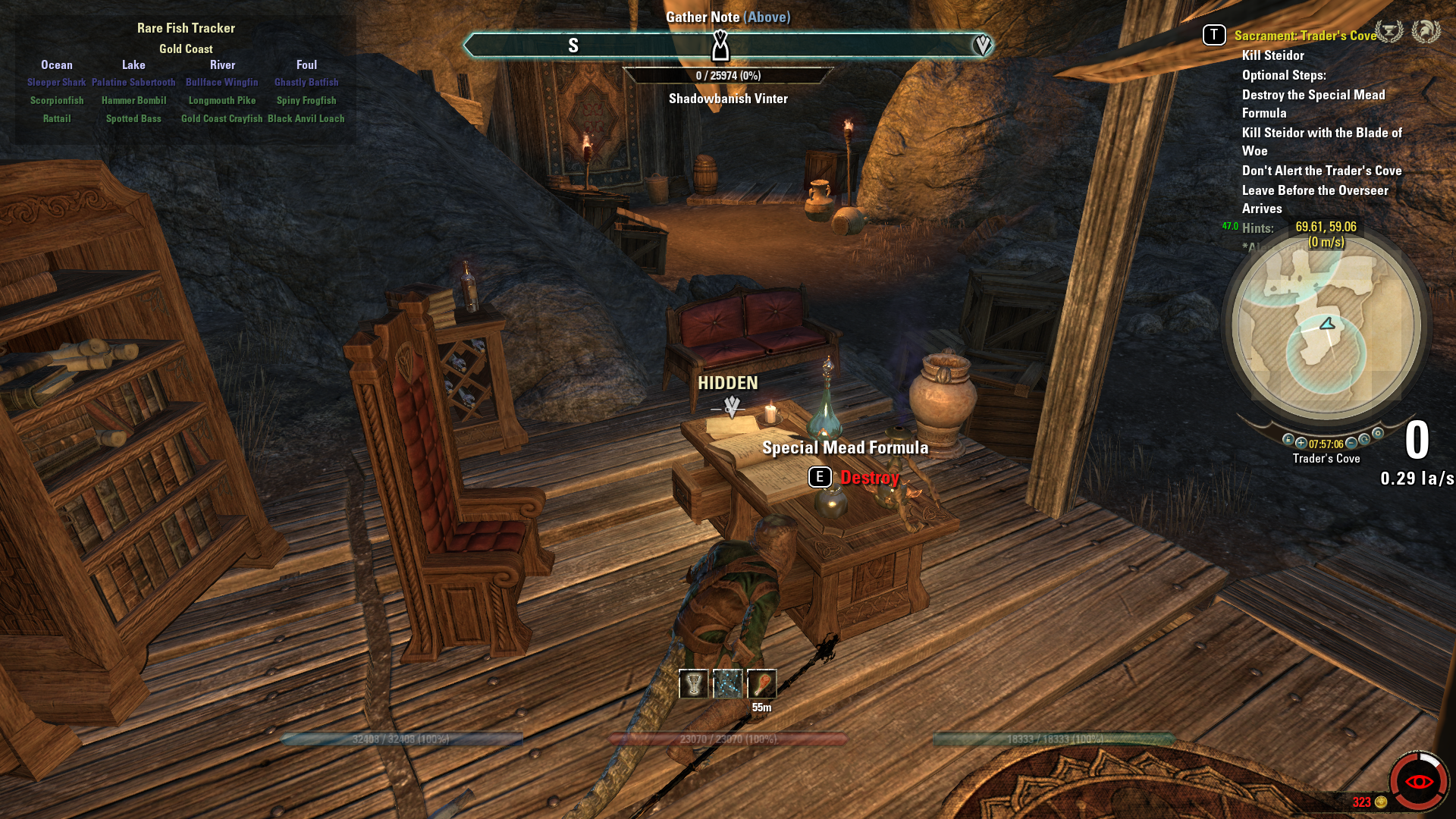1456x819 pixels.
Task: Click the hourglass marker on the compass bar
Action: click(720, 45)
